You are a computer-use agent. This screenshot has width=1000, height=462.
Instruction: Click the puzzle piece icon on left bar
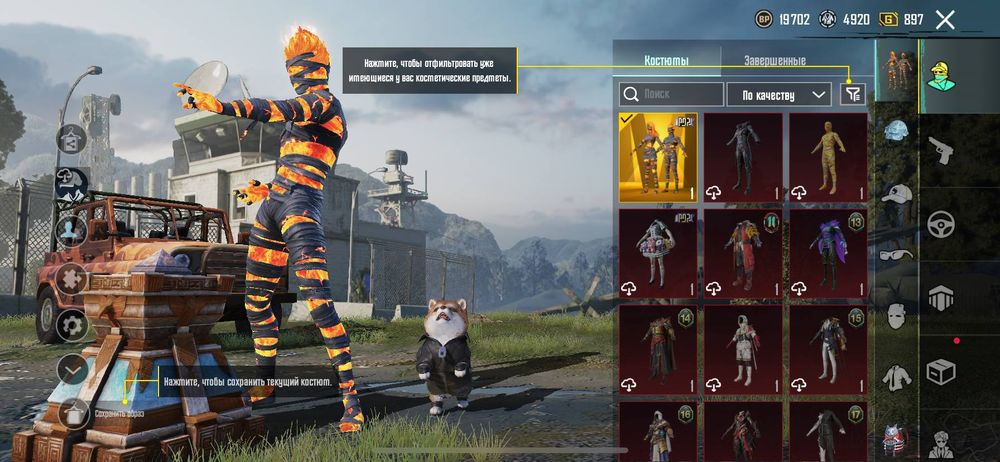[72, 277]
